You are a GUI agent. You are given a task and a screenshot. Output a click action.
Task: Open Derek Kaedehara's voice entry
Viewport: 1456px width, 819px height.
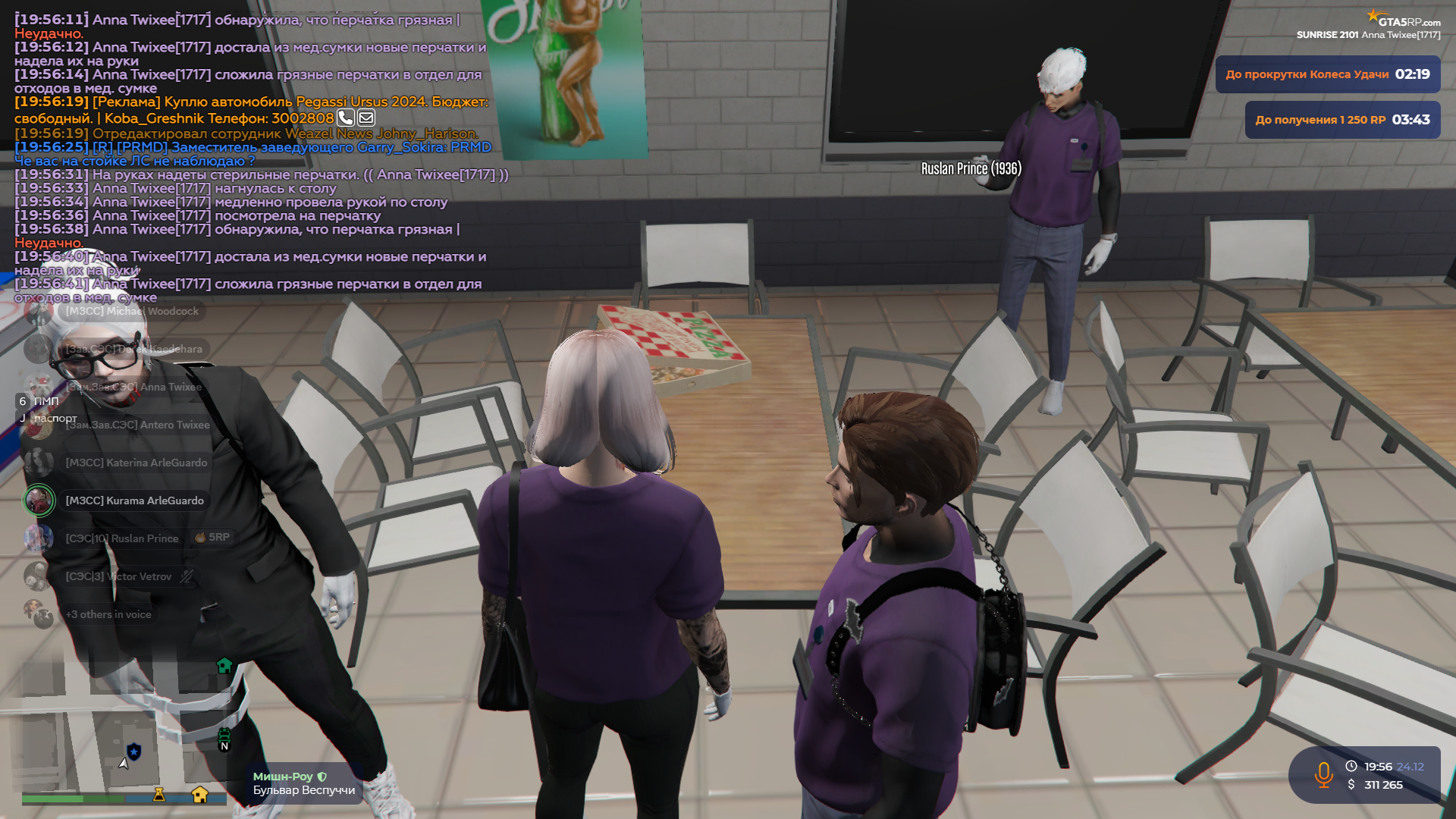click(x=133, y=349)
